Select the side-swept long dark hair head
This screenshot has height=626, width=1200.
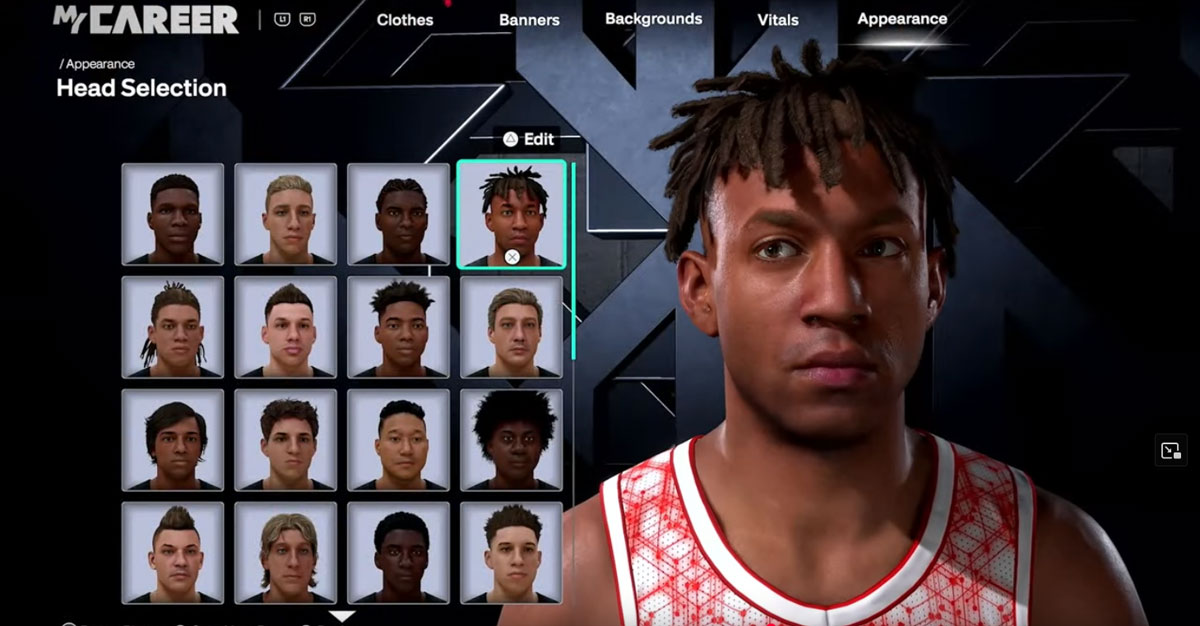pyautogui.click(x=173, y=440)
